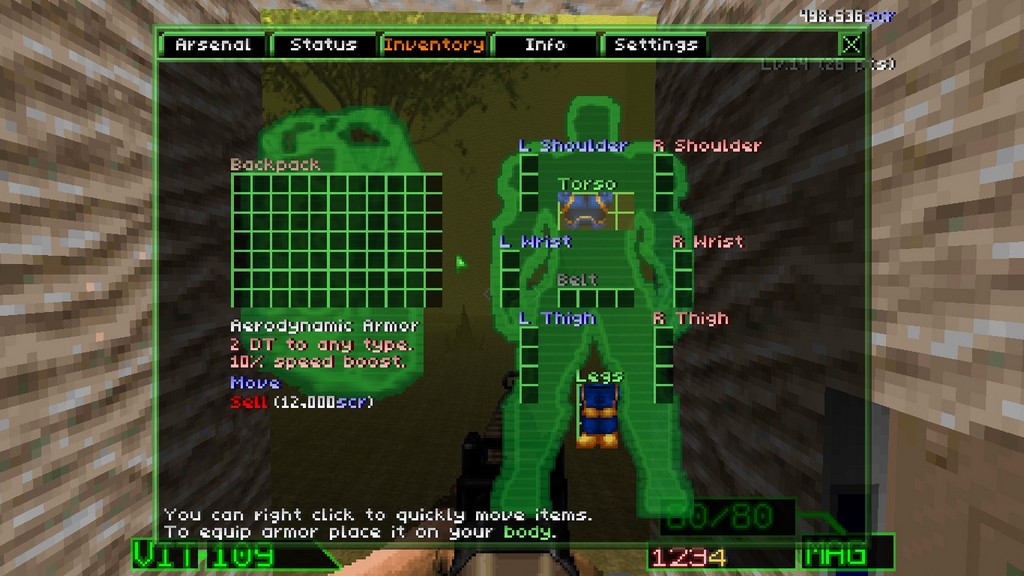Open the Status tab
This screenshot has height=576, width=1024.
323,45
